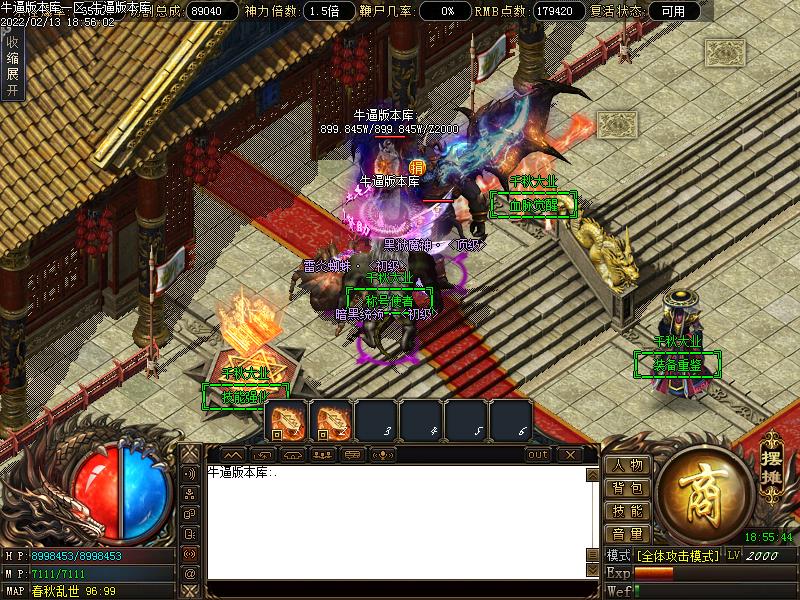Click the keyboard-shaped icon above the chat
800x600 pixels.
tap(352, 455)
